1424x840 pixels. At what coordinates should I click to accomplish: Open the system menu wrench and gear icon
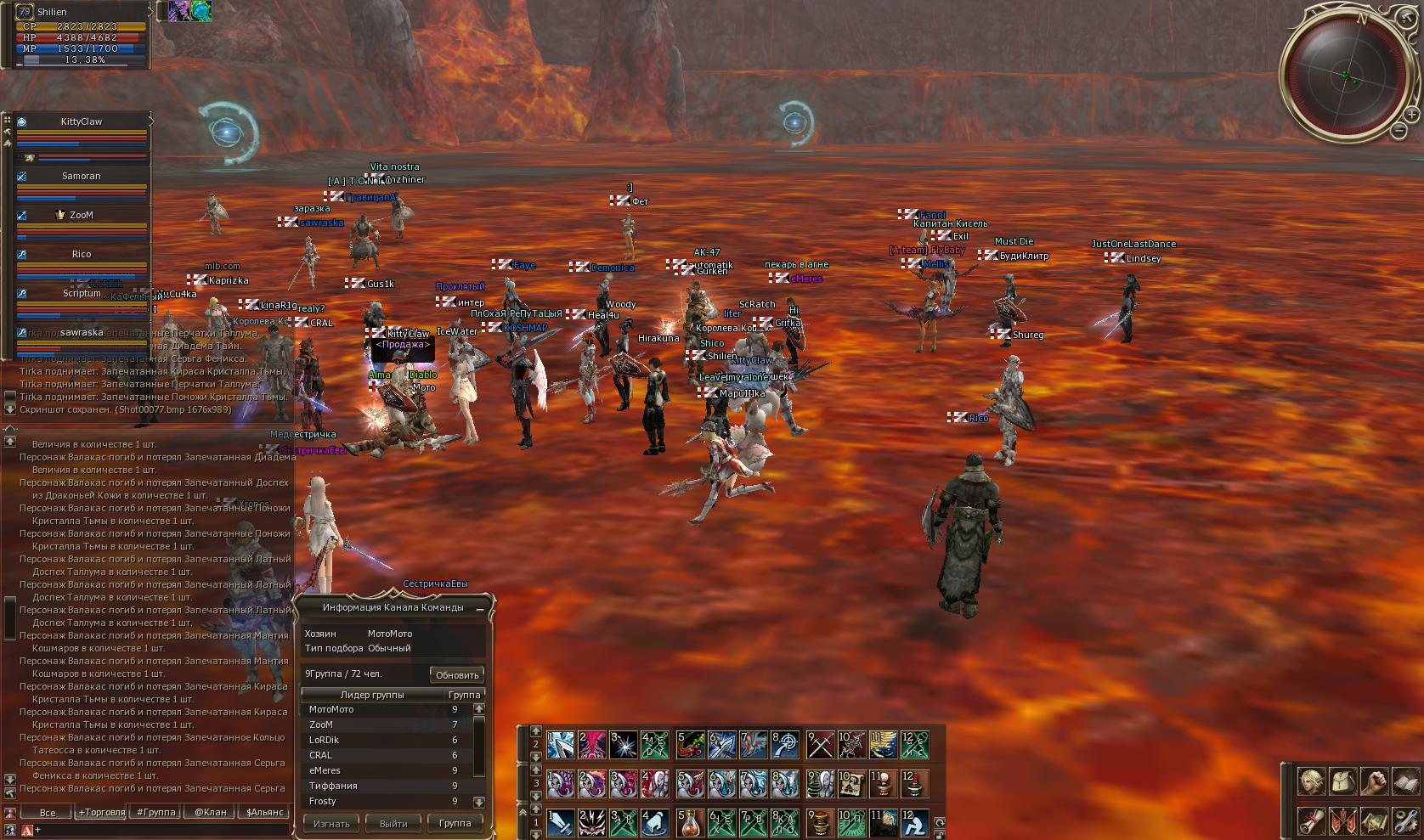click(x=1405, y=822)
